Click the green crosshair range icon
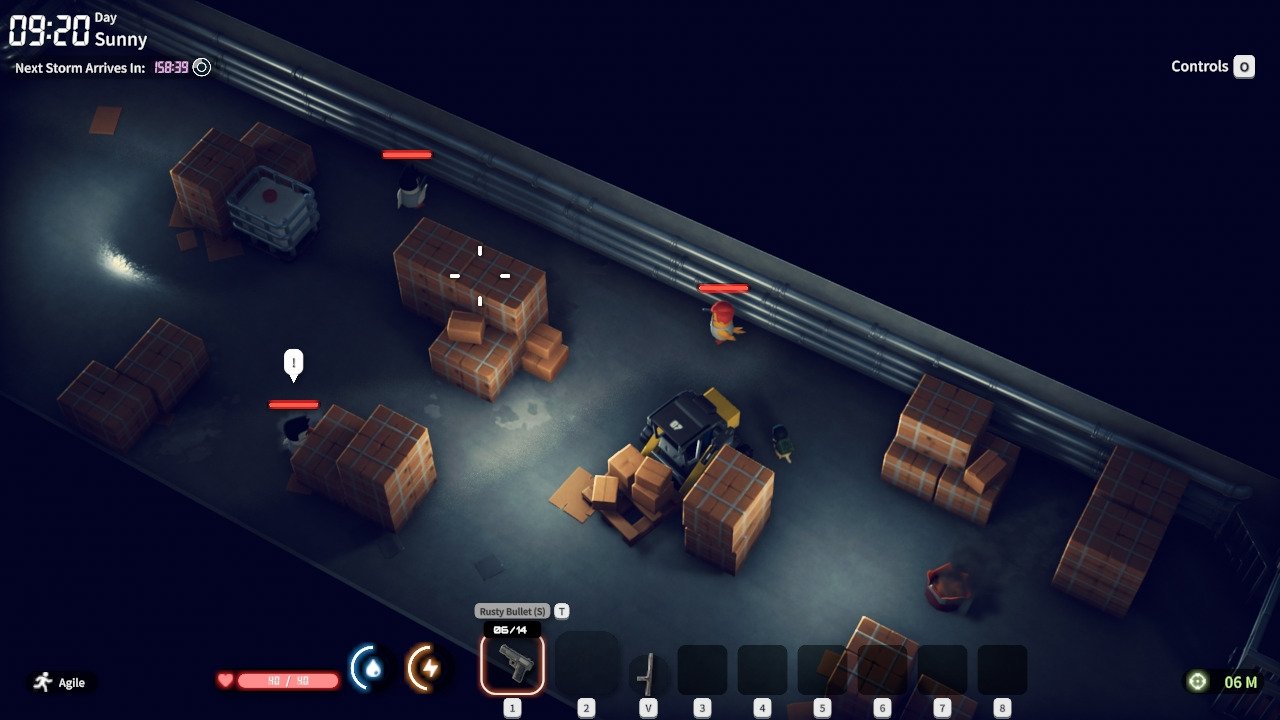Image resolution: width=1280 pixels, height=720 pixels. click(x=1197, y=682)
